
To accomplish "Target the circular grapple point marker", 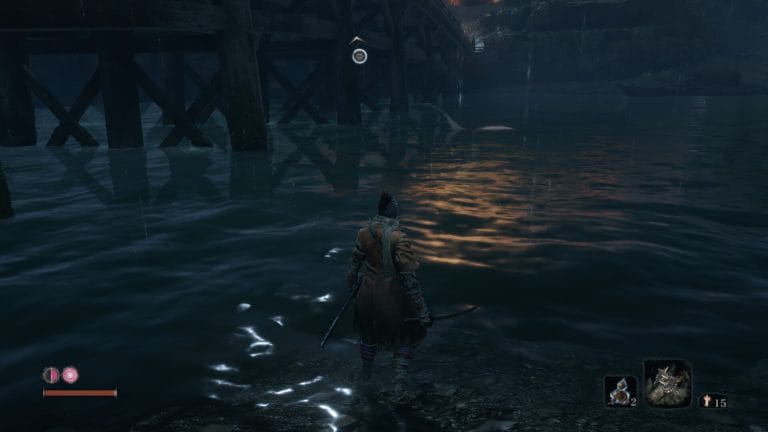I will 359,56.
